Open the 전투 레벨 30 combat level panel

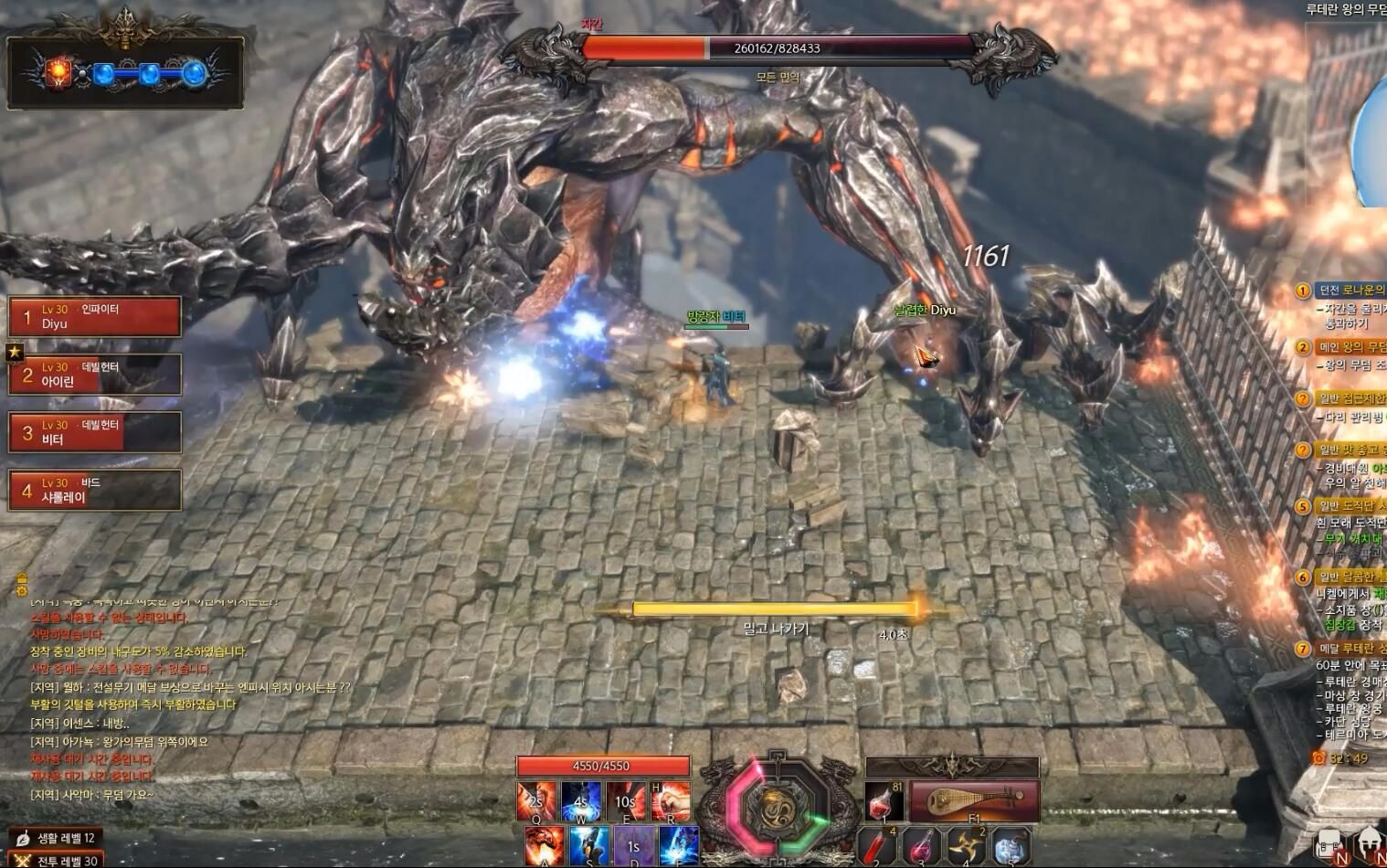[x=58, y=861]
